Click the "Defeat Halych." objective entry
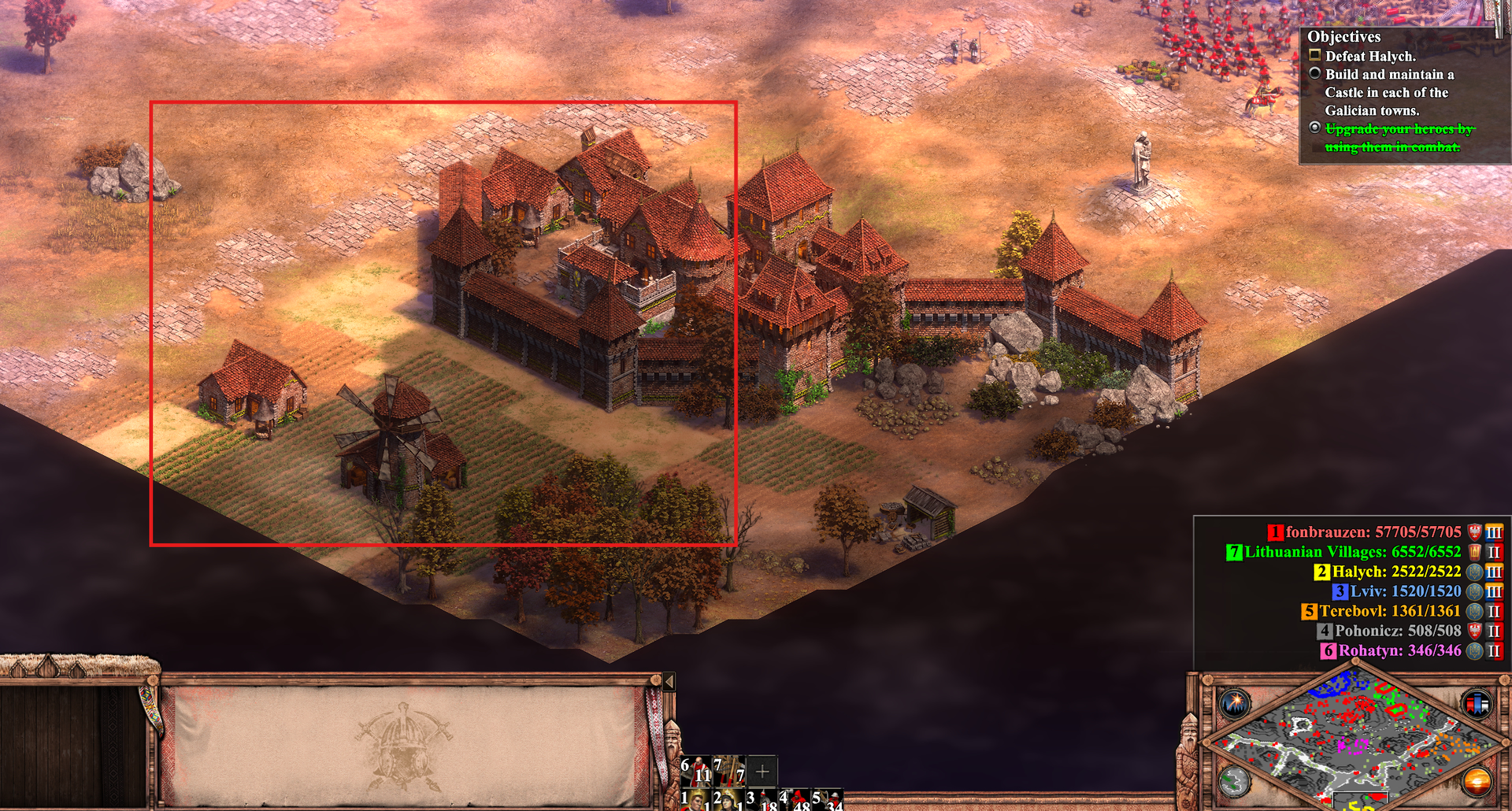Image resolution: width=1512 pixels, height=811 pixels. 1370,56
